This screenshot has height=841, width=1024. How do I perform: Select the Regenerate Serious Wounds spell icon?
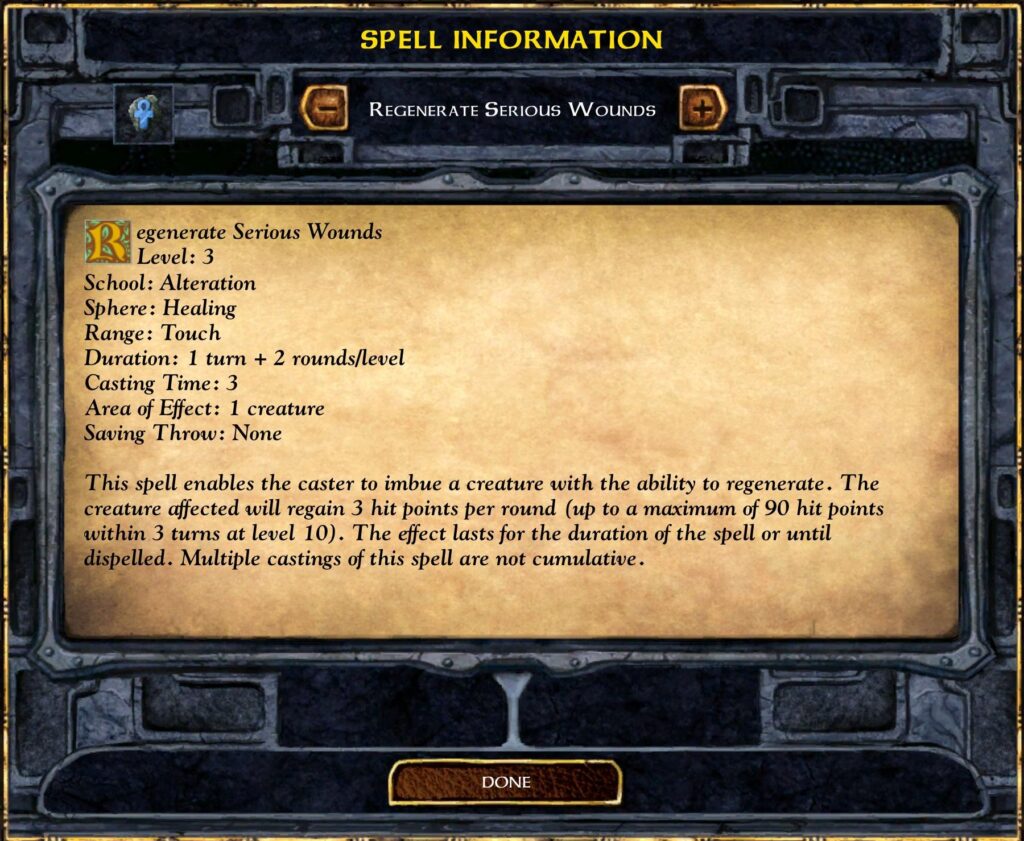[x=143, y=113]
